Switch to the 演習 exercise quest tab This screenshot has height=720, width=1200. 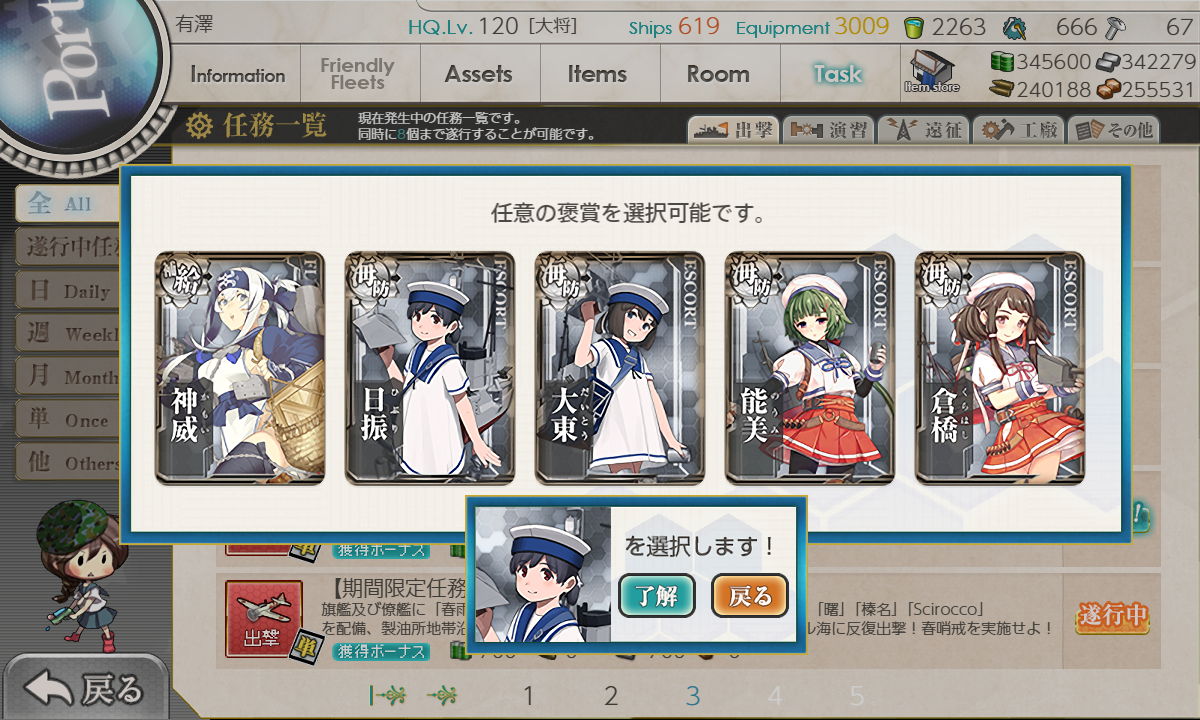pyautogui.click(x=828, y=130)
